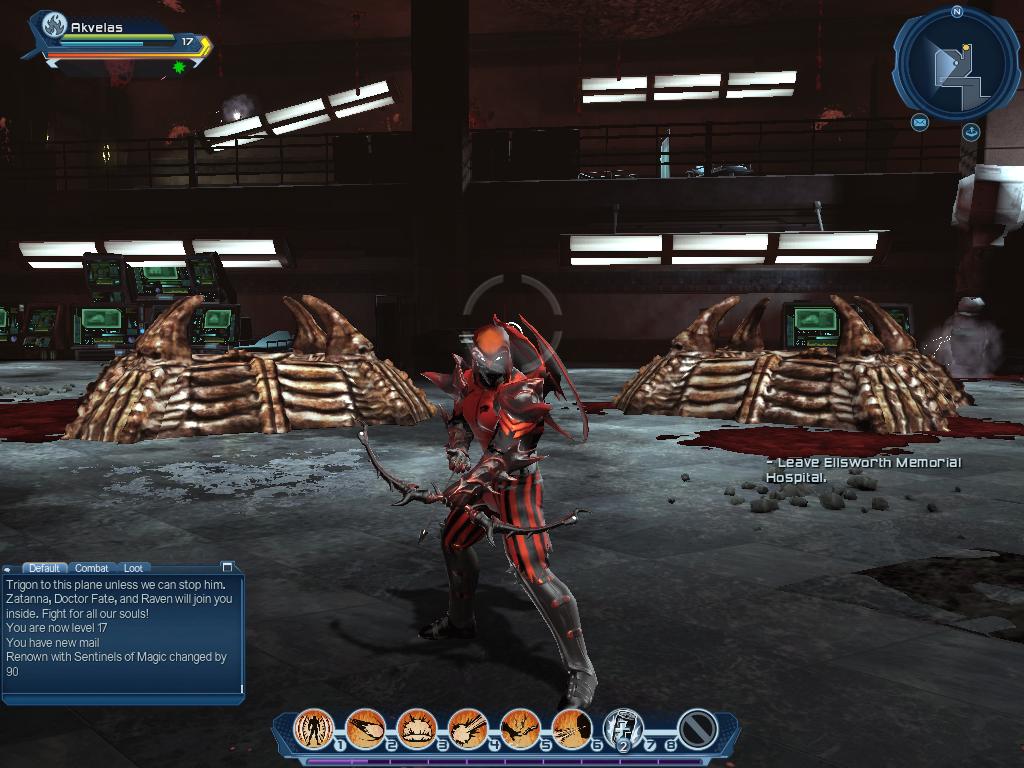This screenshot has width=1024, height=768.
Task: Switch to the Combat chat tab
Action: 92,568
